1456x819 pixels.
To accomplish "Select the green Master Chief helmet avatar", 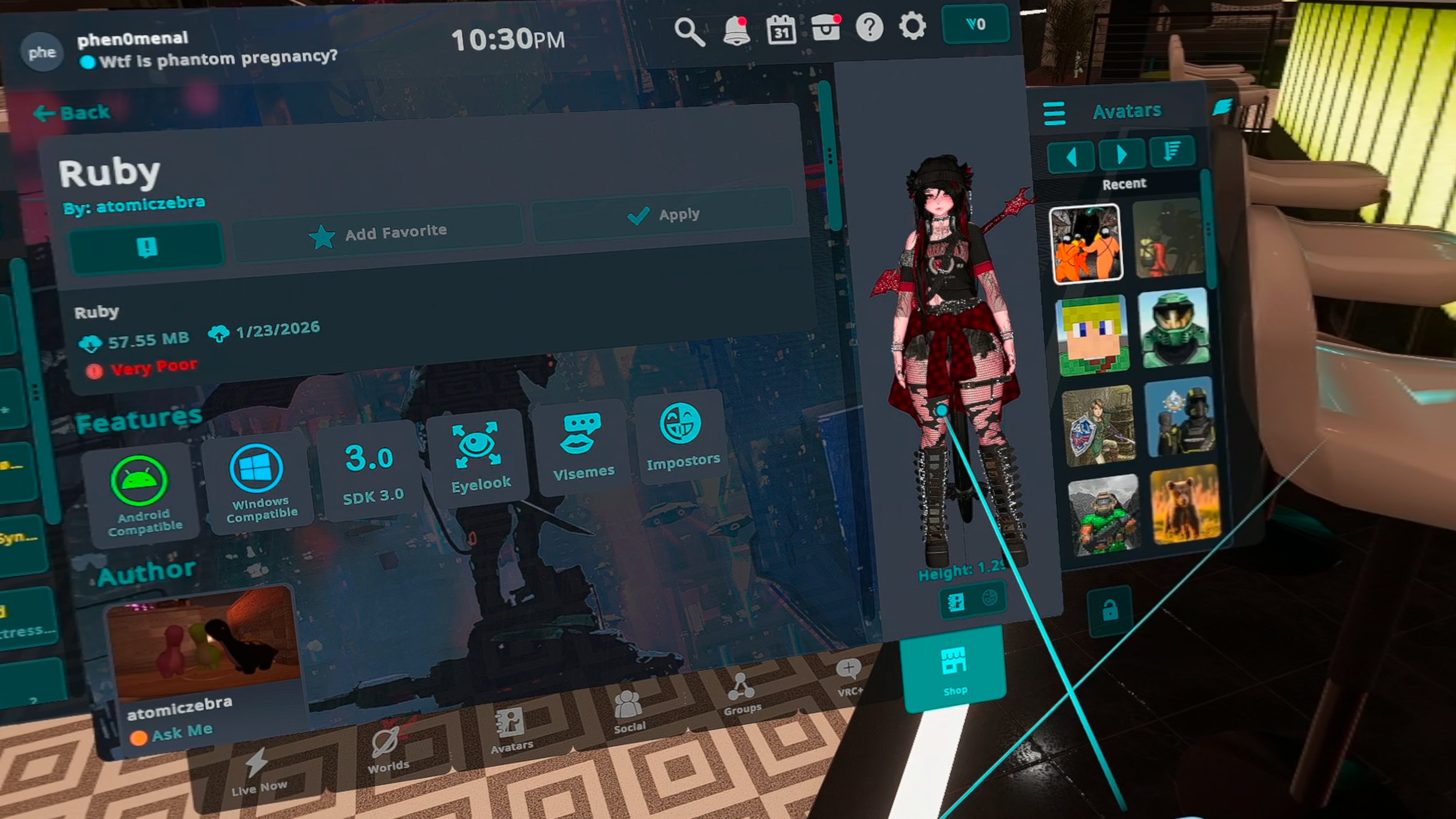I will [x=1173, y=328].
